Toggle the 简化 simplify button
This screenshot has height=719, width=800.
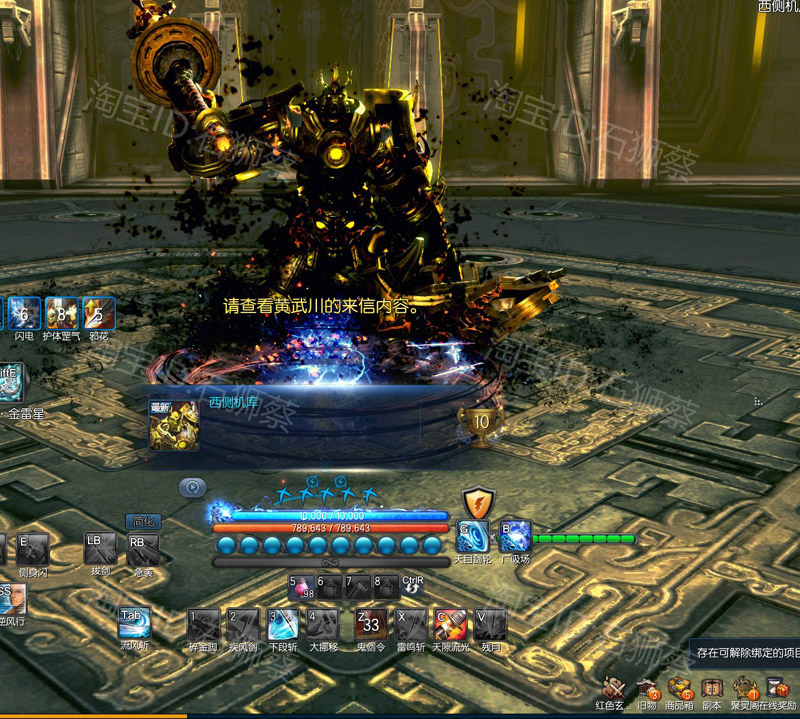click(x=142, y=521)
